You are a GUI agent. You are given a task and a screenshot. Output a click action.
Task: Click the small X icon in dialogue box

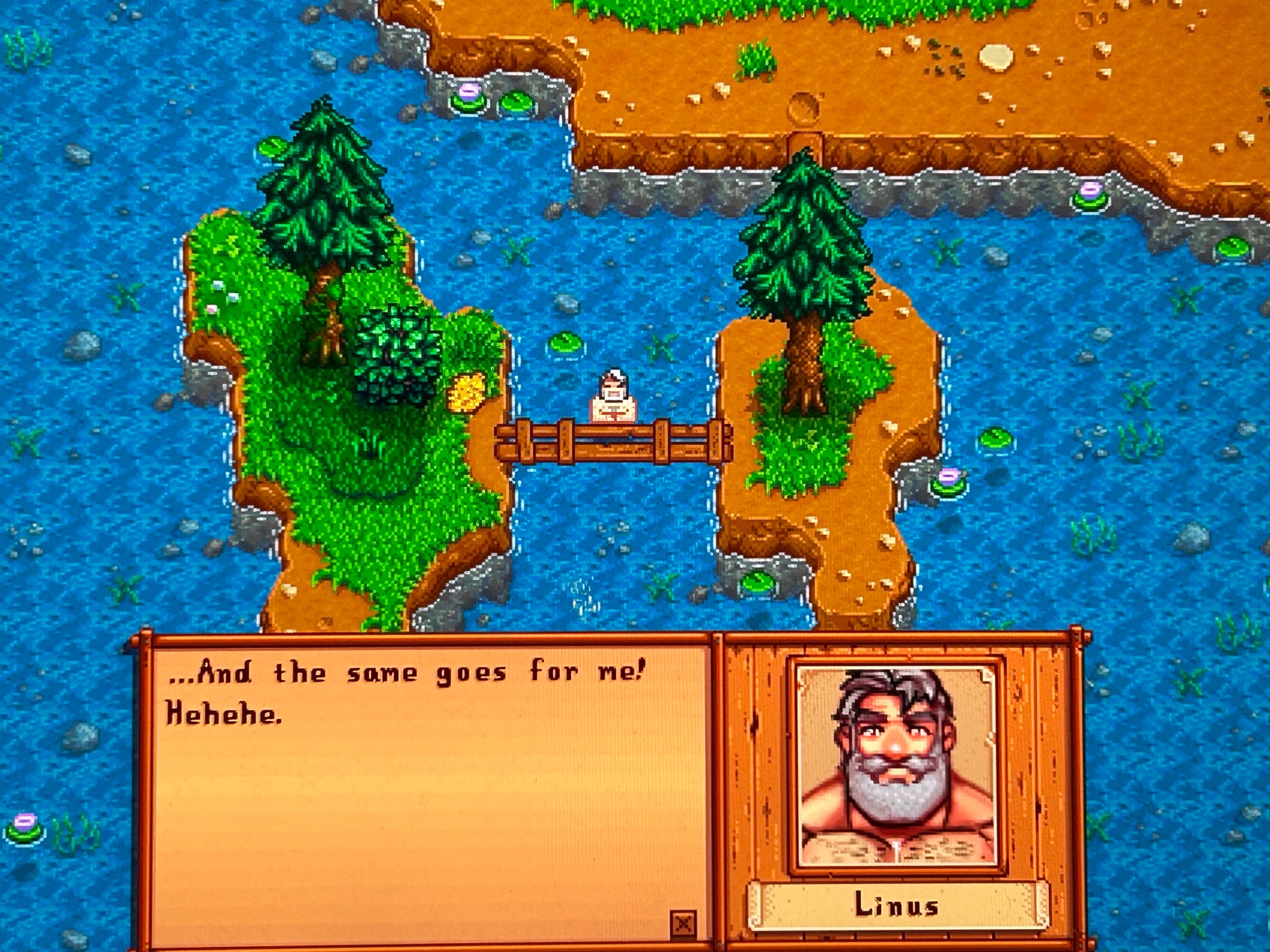point(683,923)
